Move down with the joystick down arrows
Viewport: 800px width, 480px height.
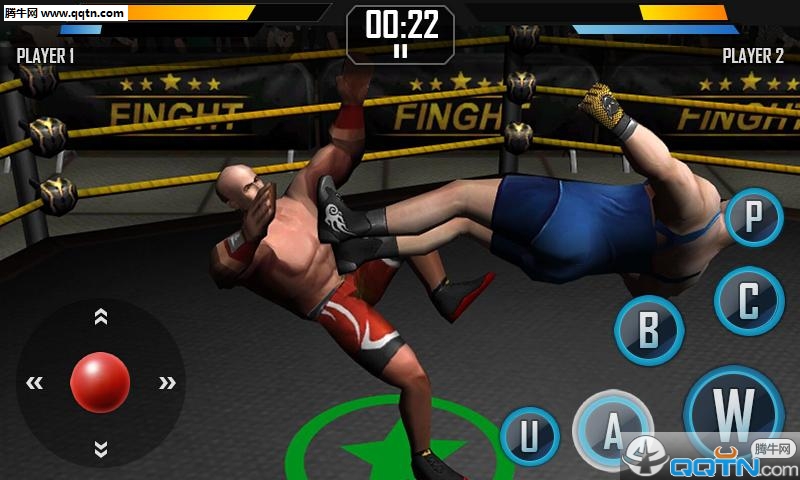(x=100, y=447)
